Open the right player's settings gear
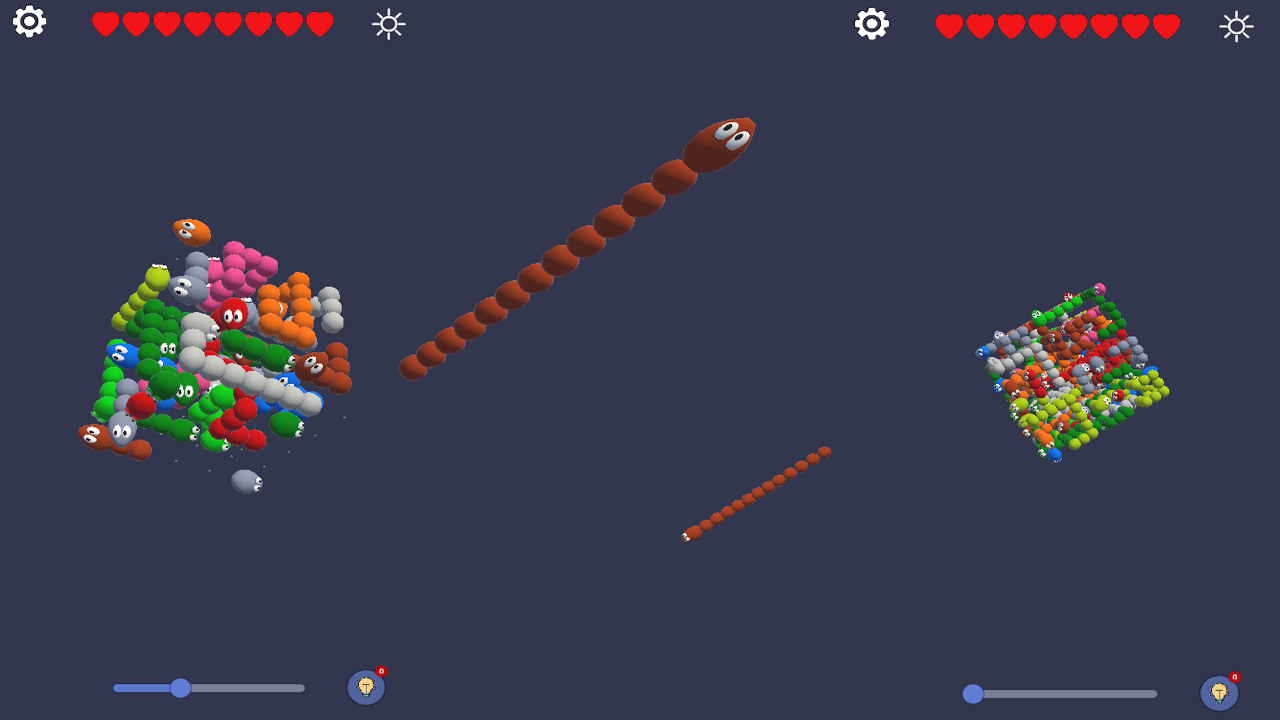1280x720 pixels. pos(869,22)
